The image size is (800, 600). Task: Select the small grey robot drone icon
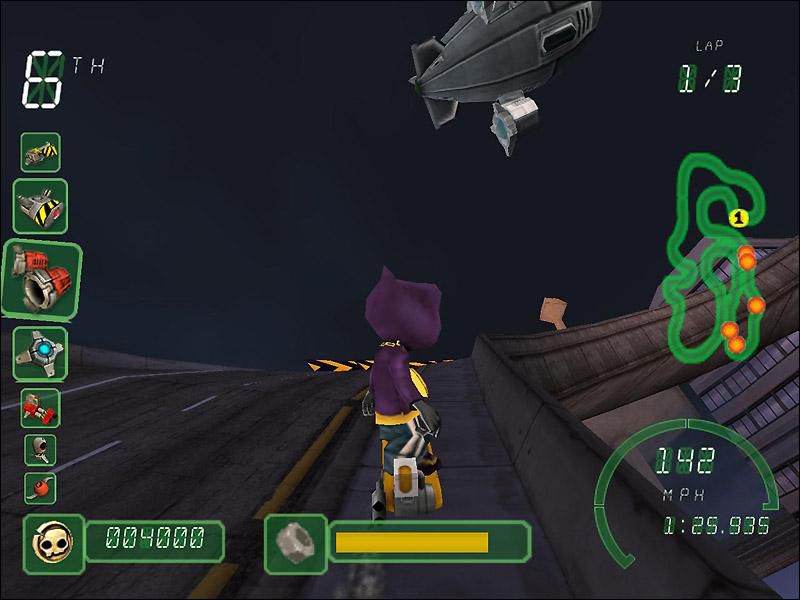click(x=40, y=449)
